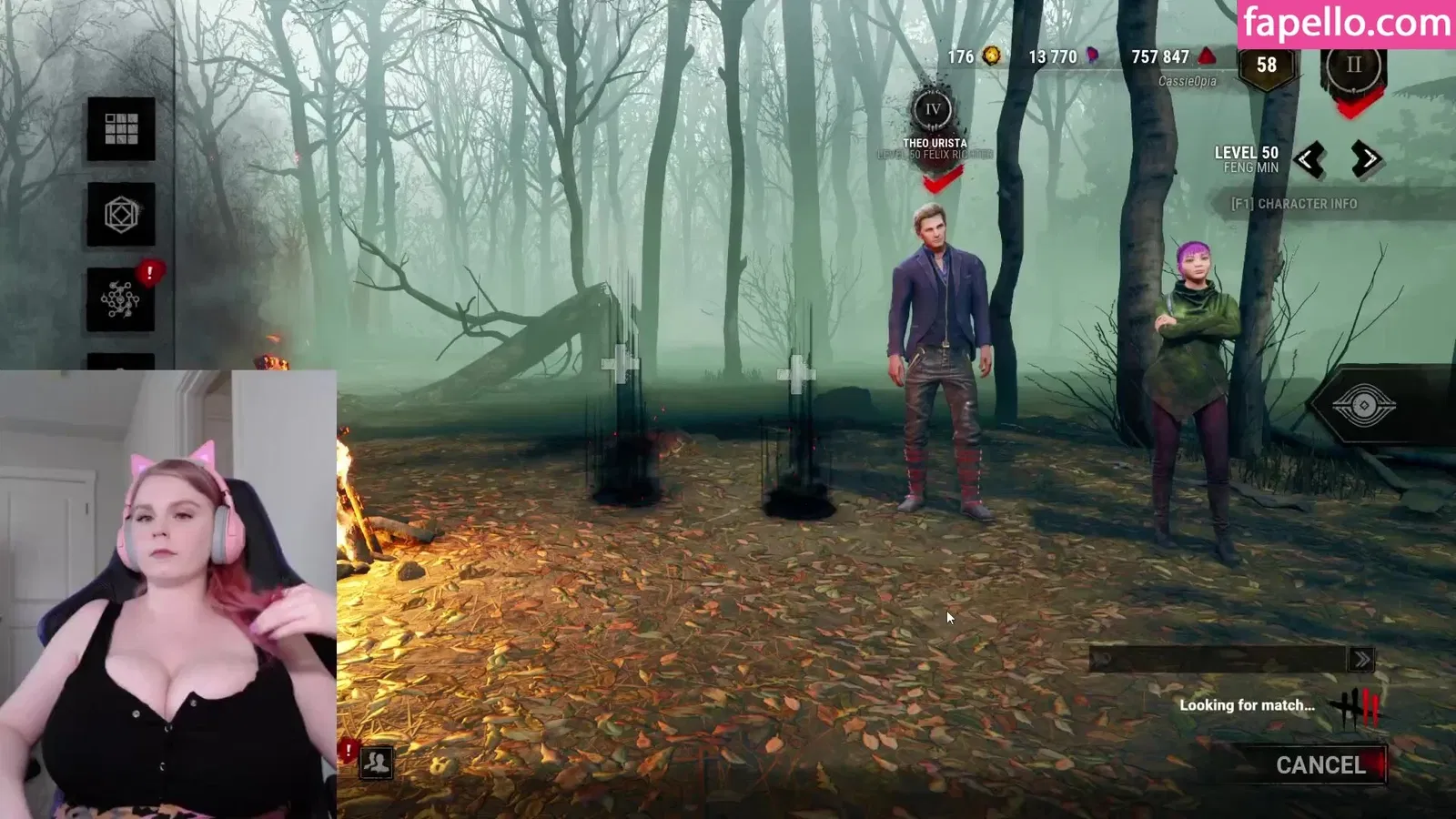Click the eye emblem panel button
The image size is (1456, 819).
pos(1363,405)
